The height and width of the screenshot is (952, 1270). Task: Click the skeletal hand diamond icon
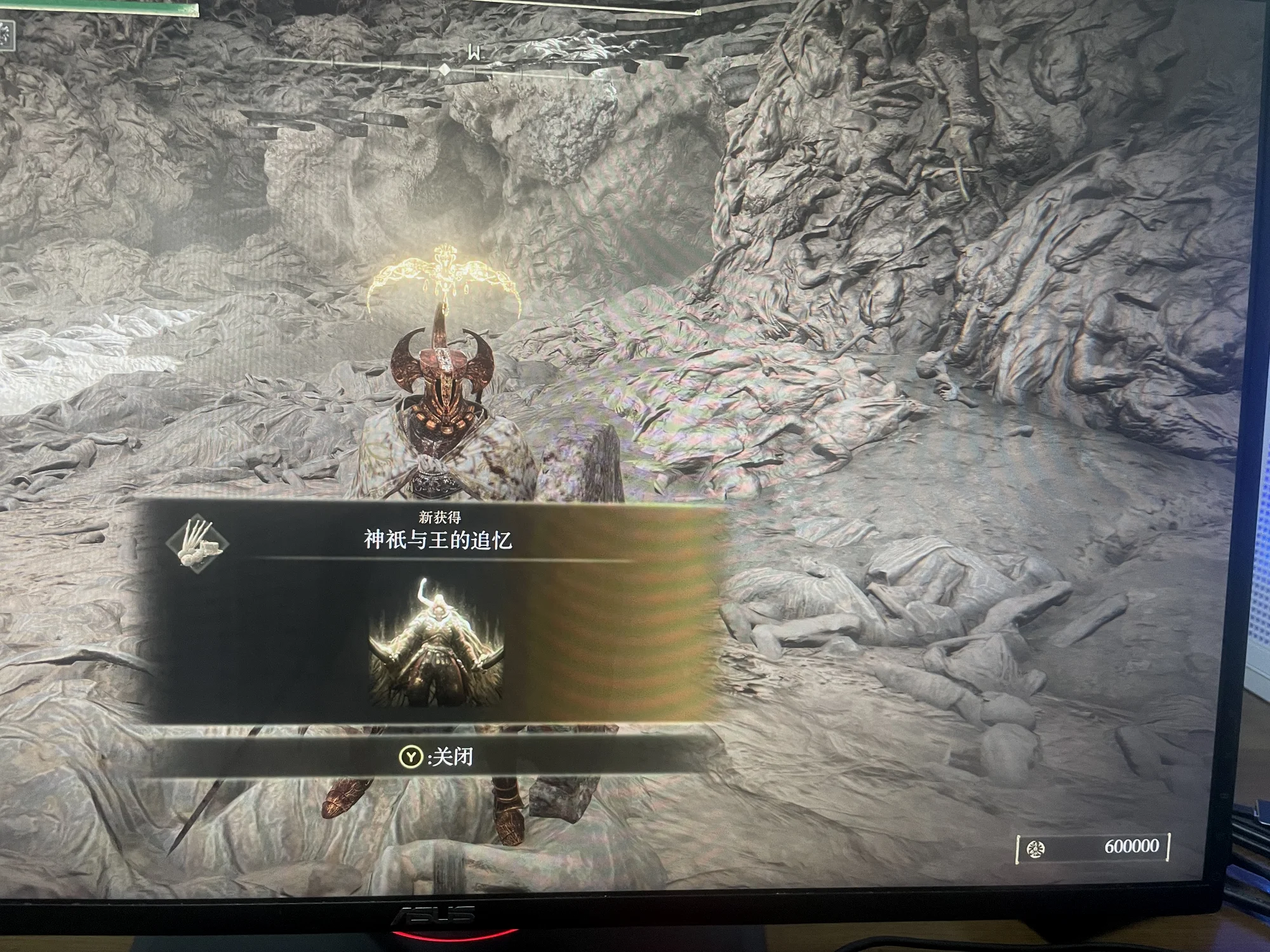tap(197, 544)
